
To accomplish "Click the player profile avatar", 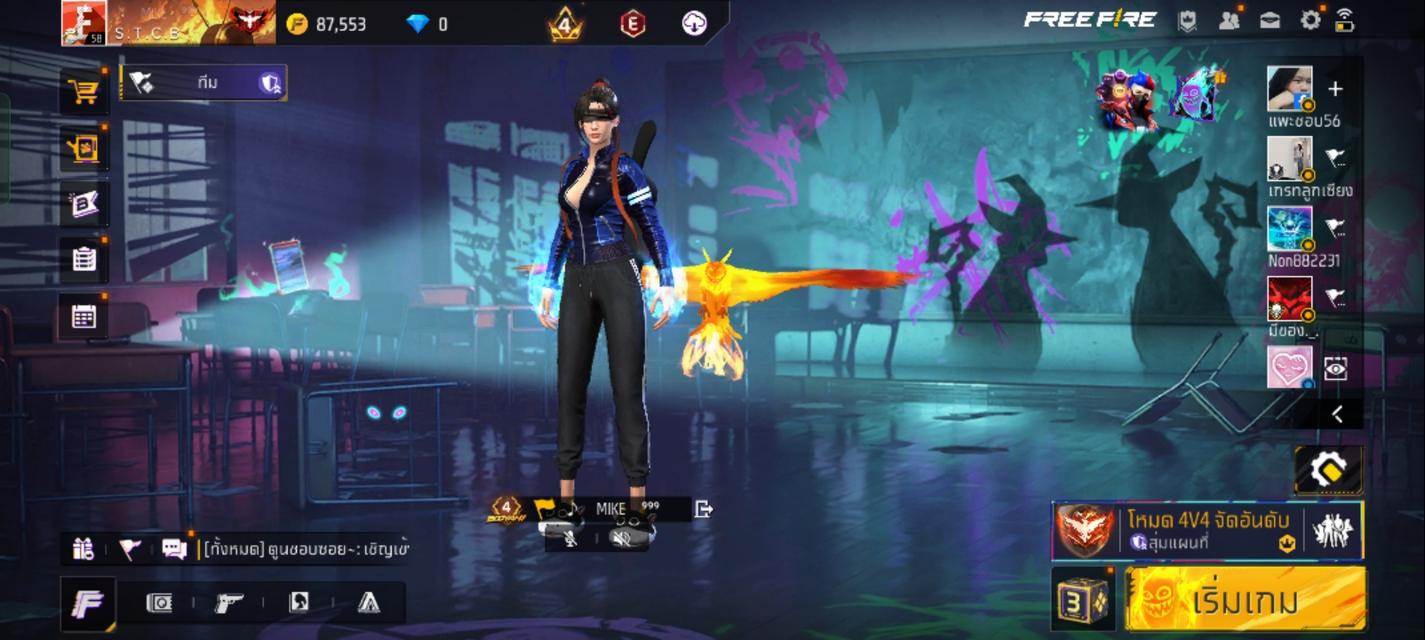I will (x=84, y=22).
